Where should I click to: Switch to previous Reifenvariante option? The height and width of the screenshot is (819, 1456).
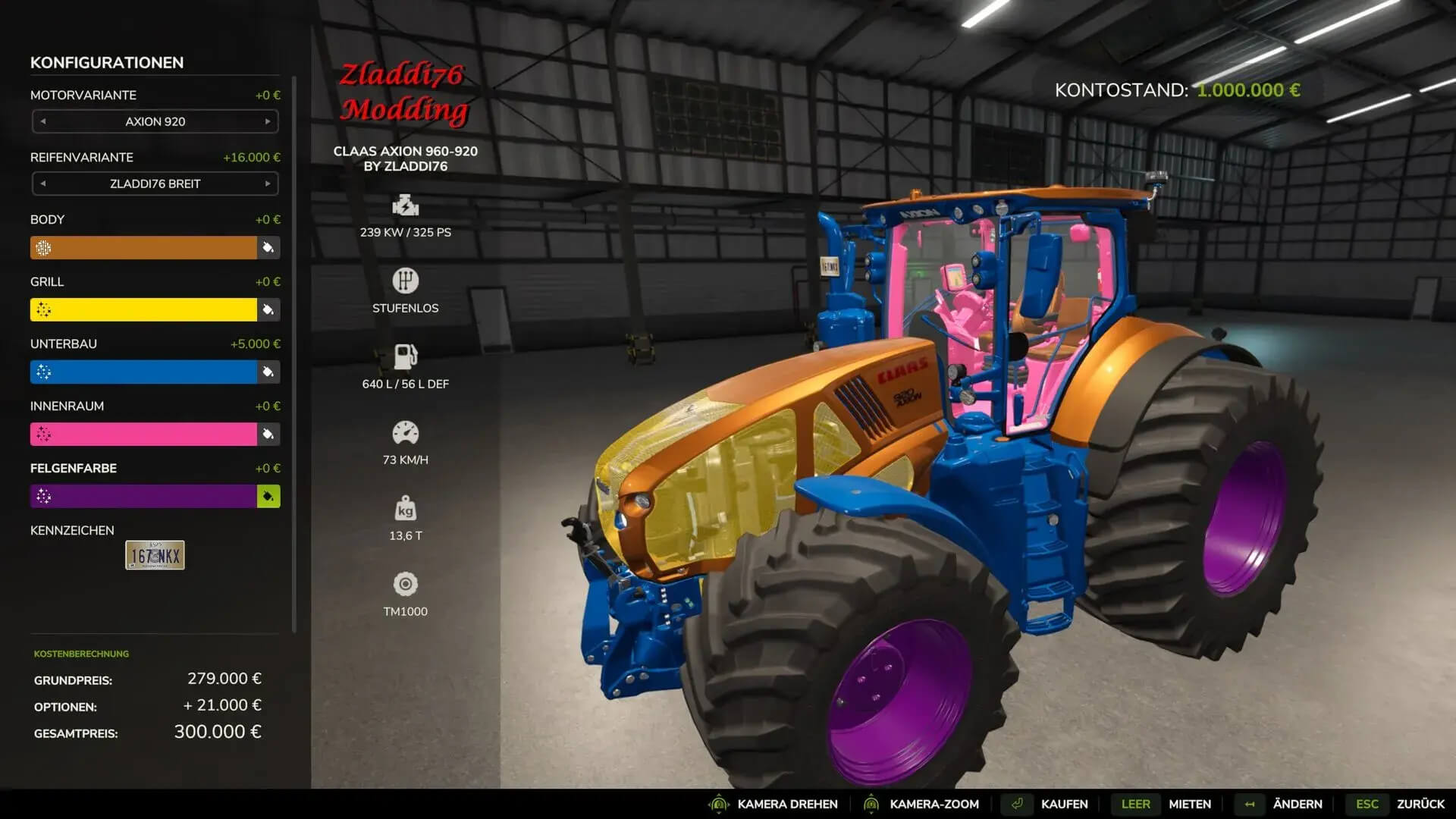point(43,184)
